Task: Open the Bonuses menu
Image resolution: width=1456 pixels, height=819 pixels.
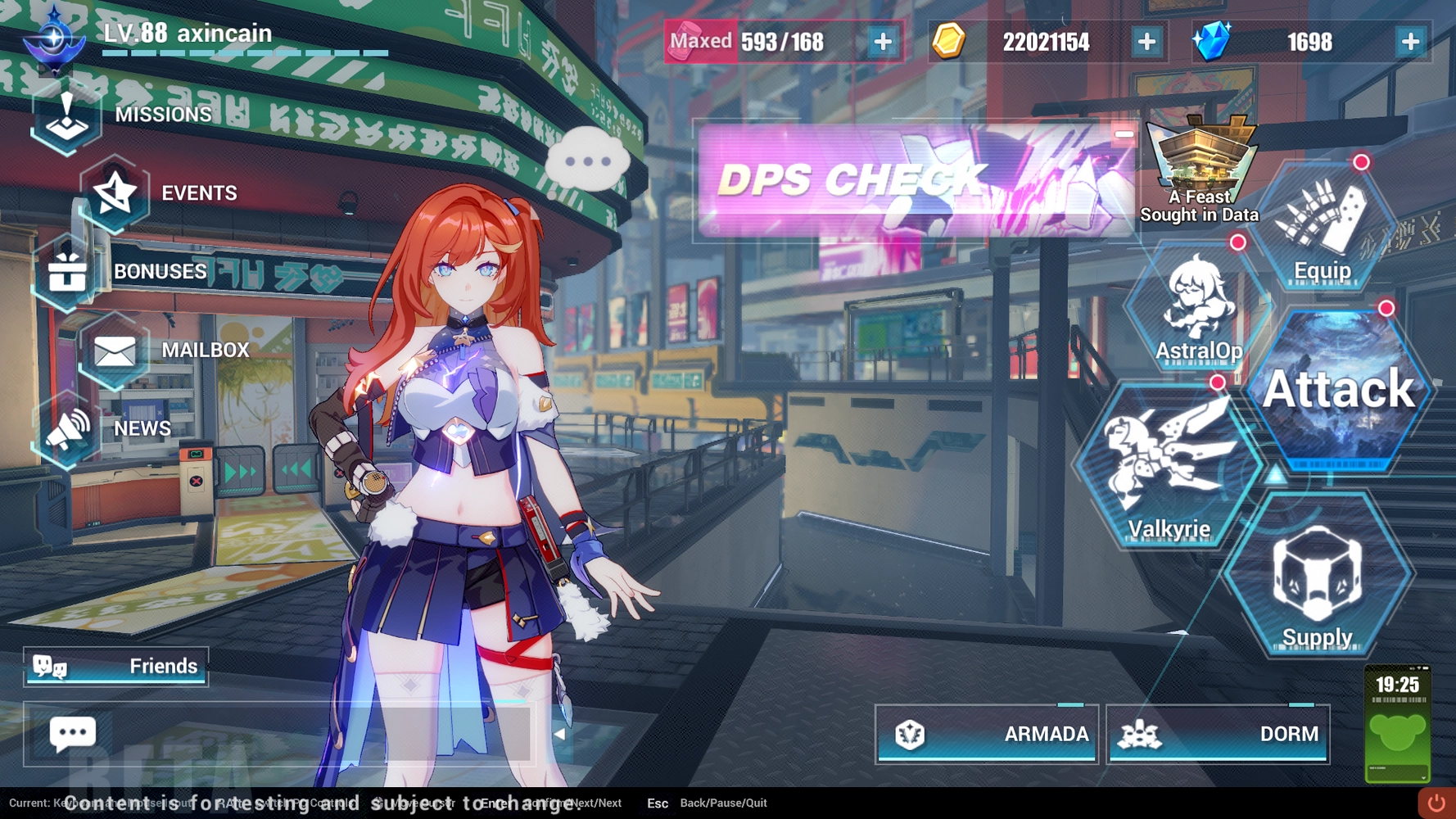Action: (123, 272)
